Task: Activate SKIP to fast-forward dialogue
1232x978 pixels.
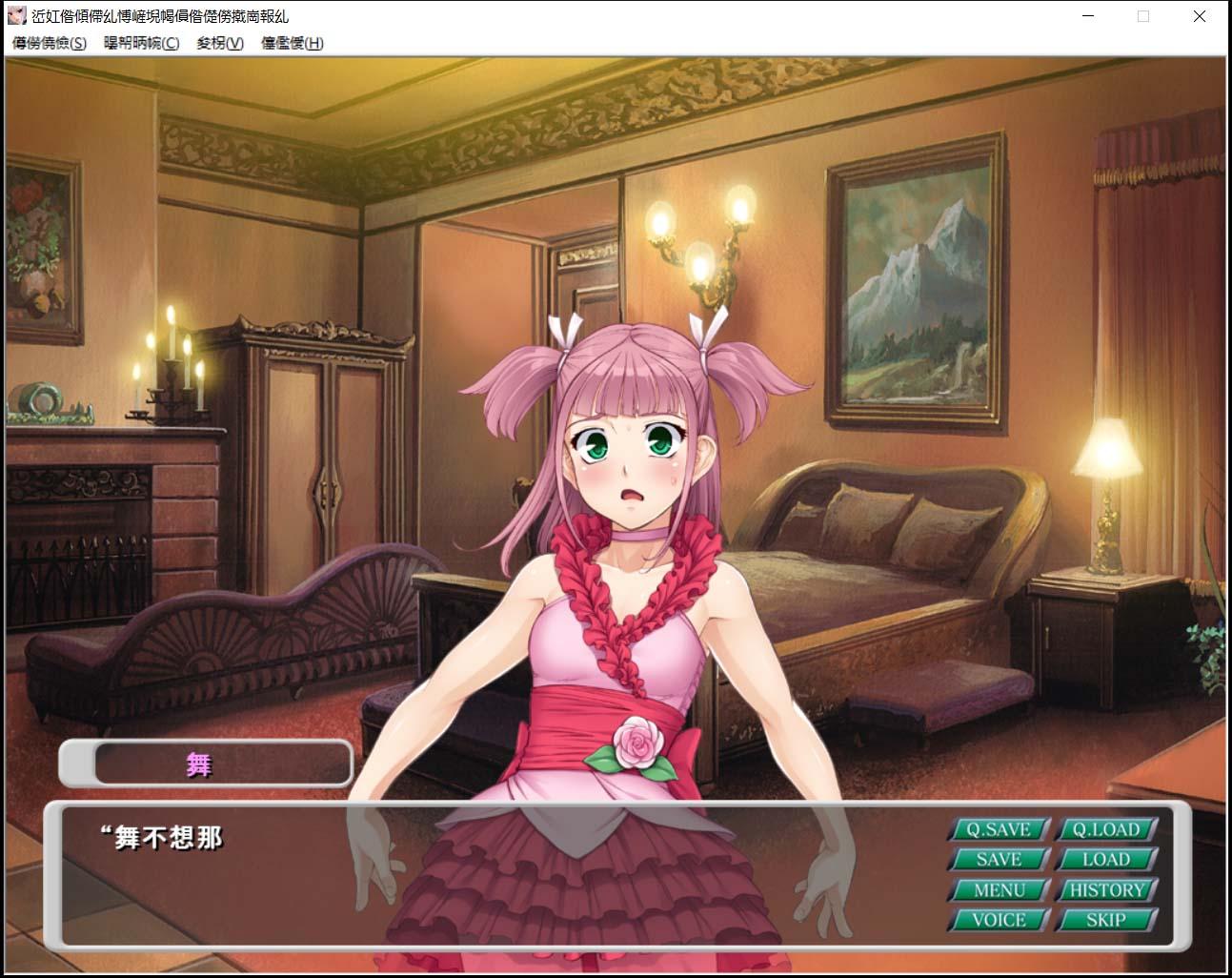Action: tap(1106, 921)
